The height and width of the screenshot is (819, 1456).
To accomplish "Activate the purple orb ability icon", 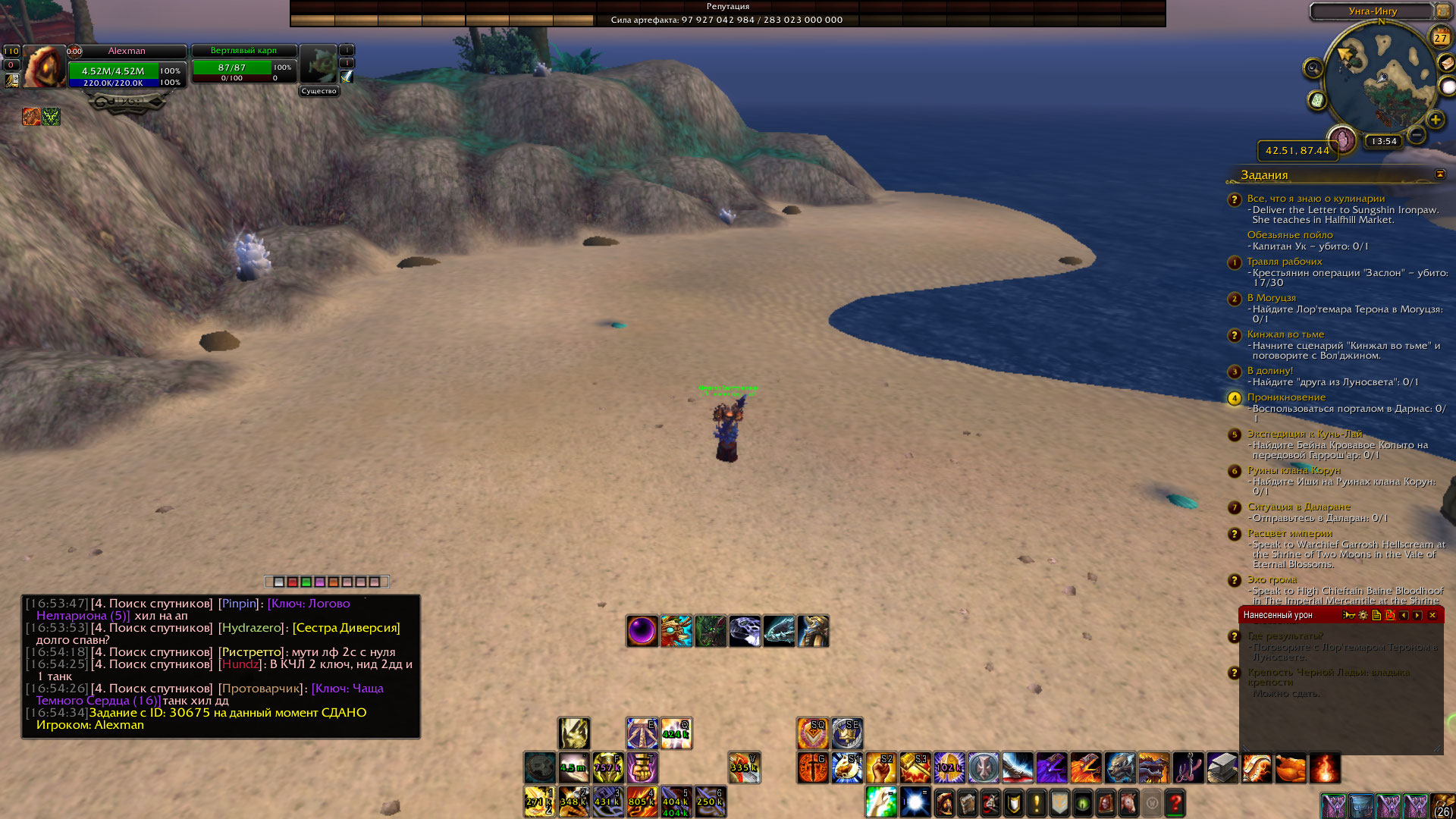I will click(x=642, y=631).
